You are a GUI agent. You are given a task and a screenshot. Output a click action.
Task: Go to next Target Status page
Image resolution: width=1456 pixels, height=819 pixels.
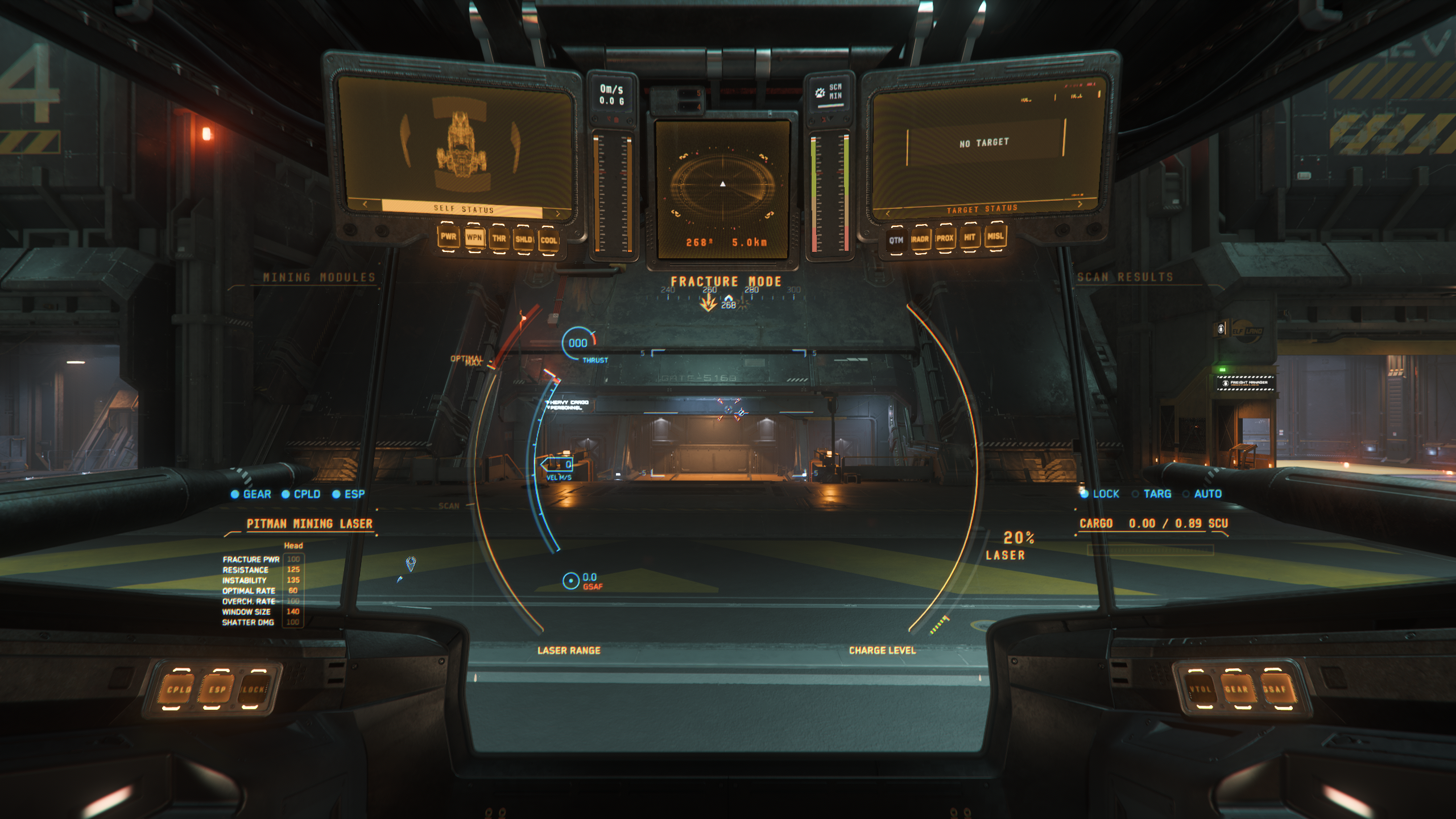(1079, 204)
